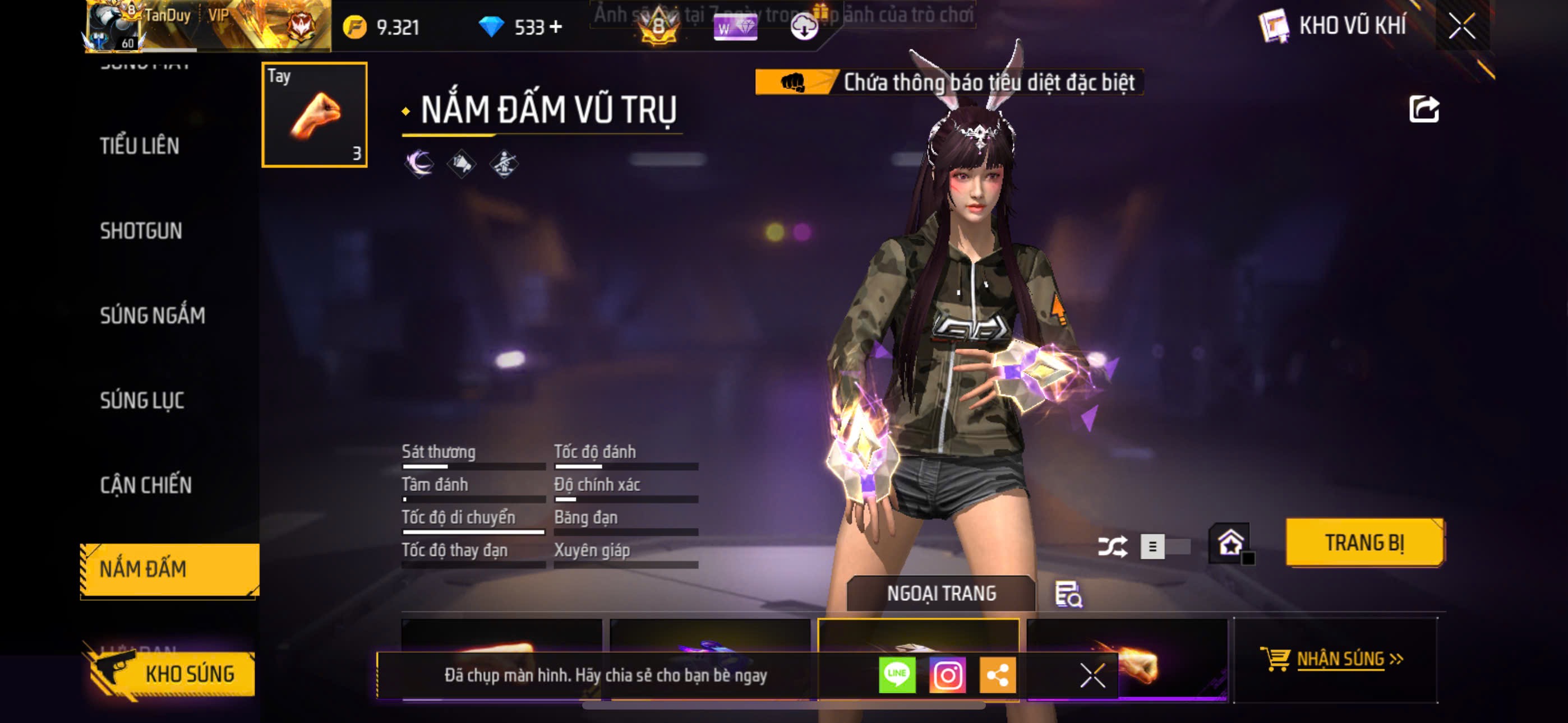Screen dimensions: 1568x723
Task: Choose the SÚNG LỤC category
Action: (x=142, y=400)
